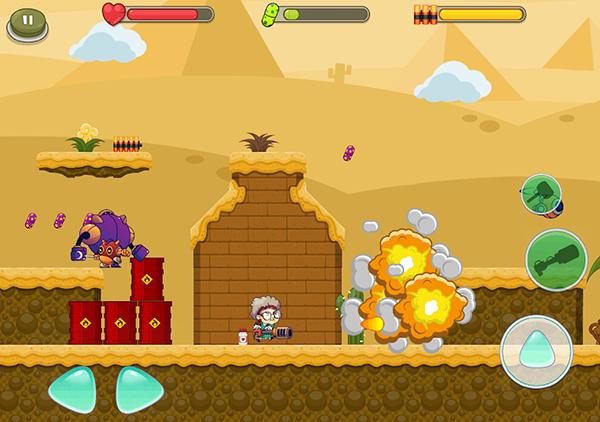The width and height of the screenshot is (600, 422).
Task: Tap the move right arrow button
Action: tap(138, 388)
